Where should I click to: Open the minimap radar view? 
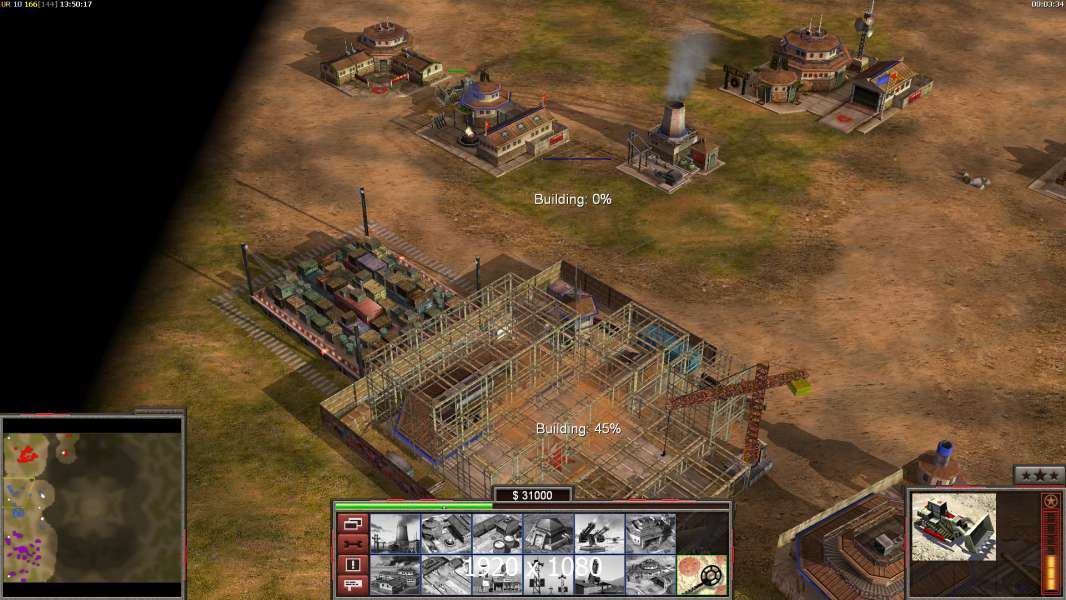point(93,502)
